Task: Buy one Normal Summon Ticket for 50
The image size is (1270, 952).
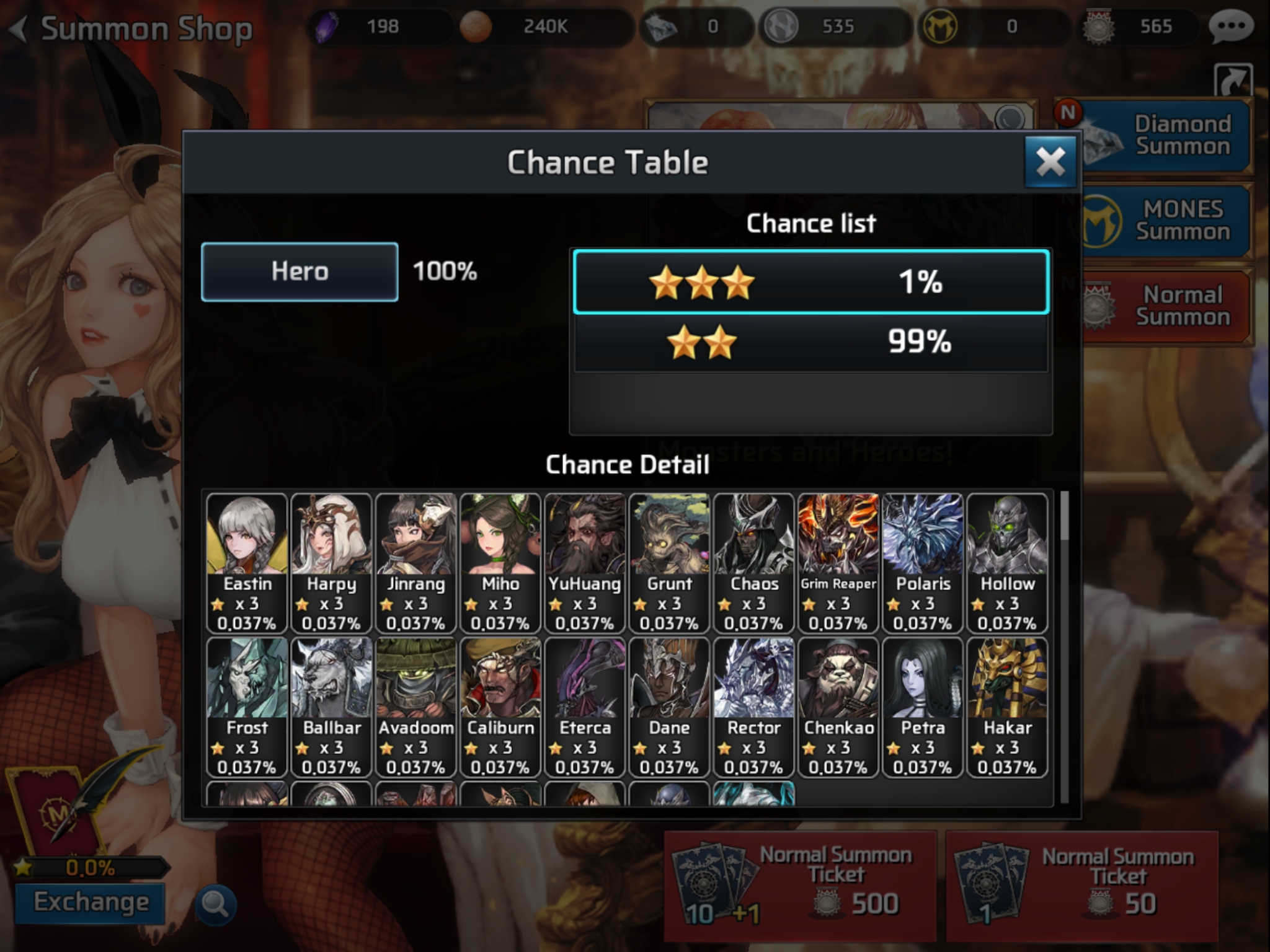Action: click(x=1081, y=885)
